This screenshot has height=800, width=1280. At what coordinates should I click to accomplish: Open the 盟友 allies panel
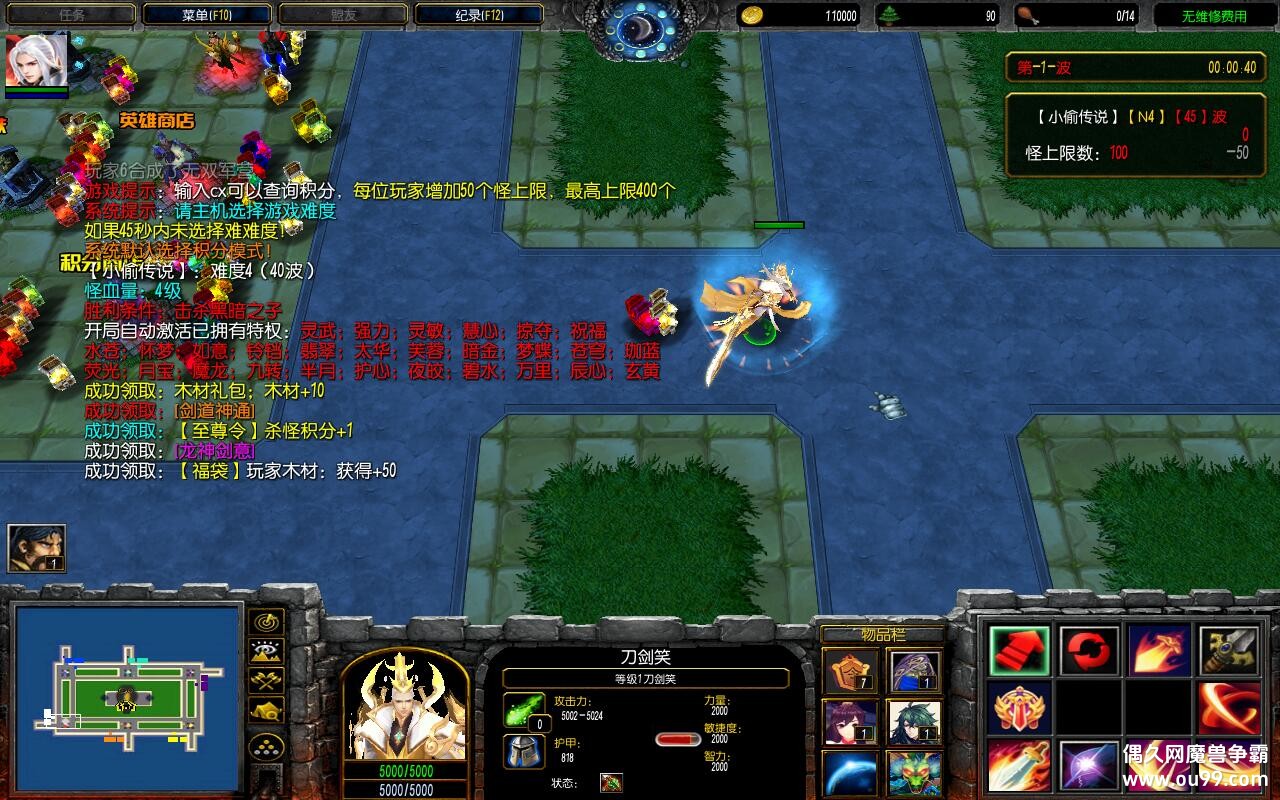[x=340, y=13]
